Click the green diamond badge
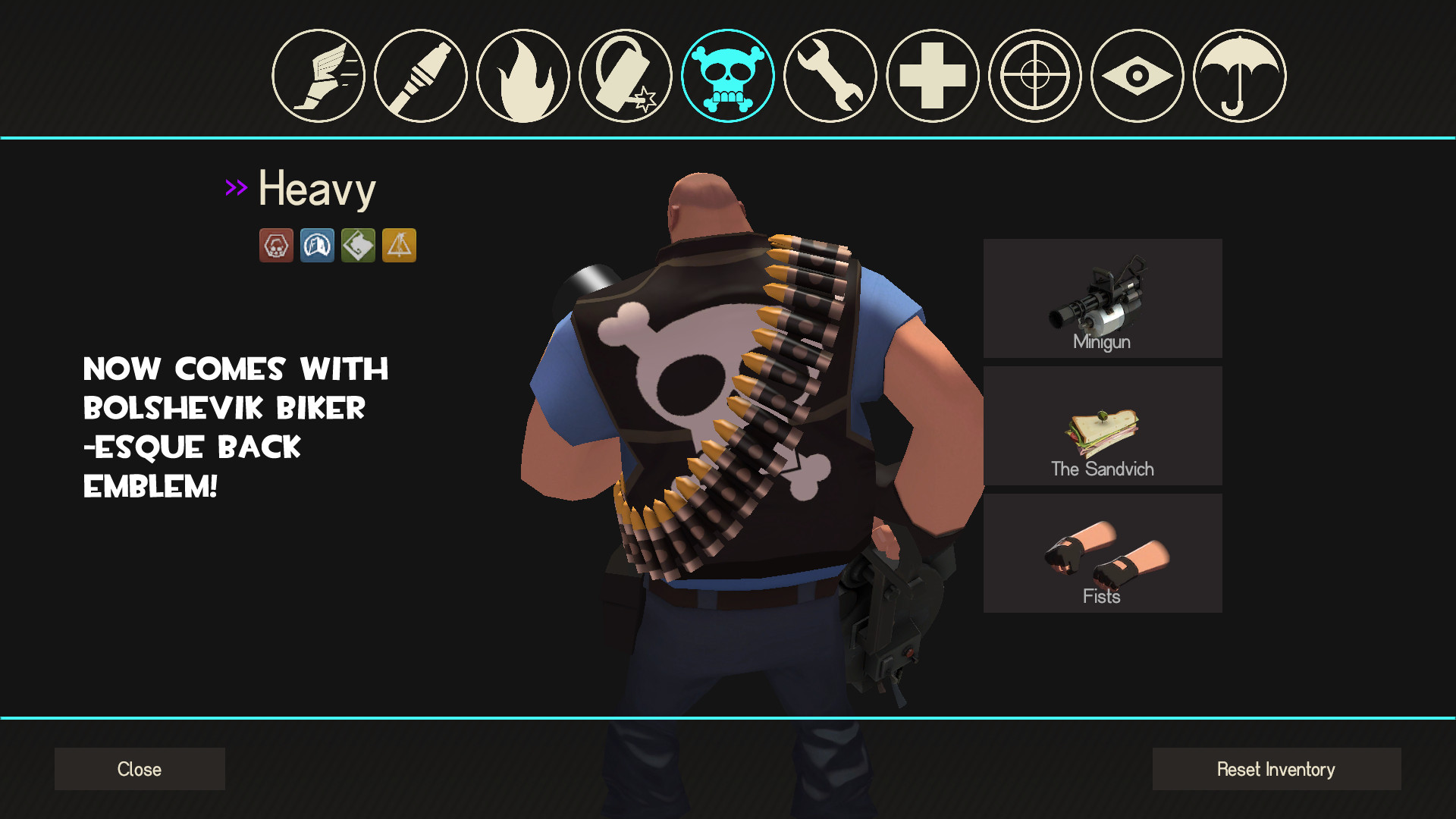This screenshot has height=819, width=1456. point(358,245)
